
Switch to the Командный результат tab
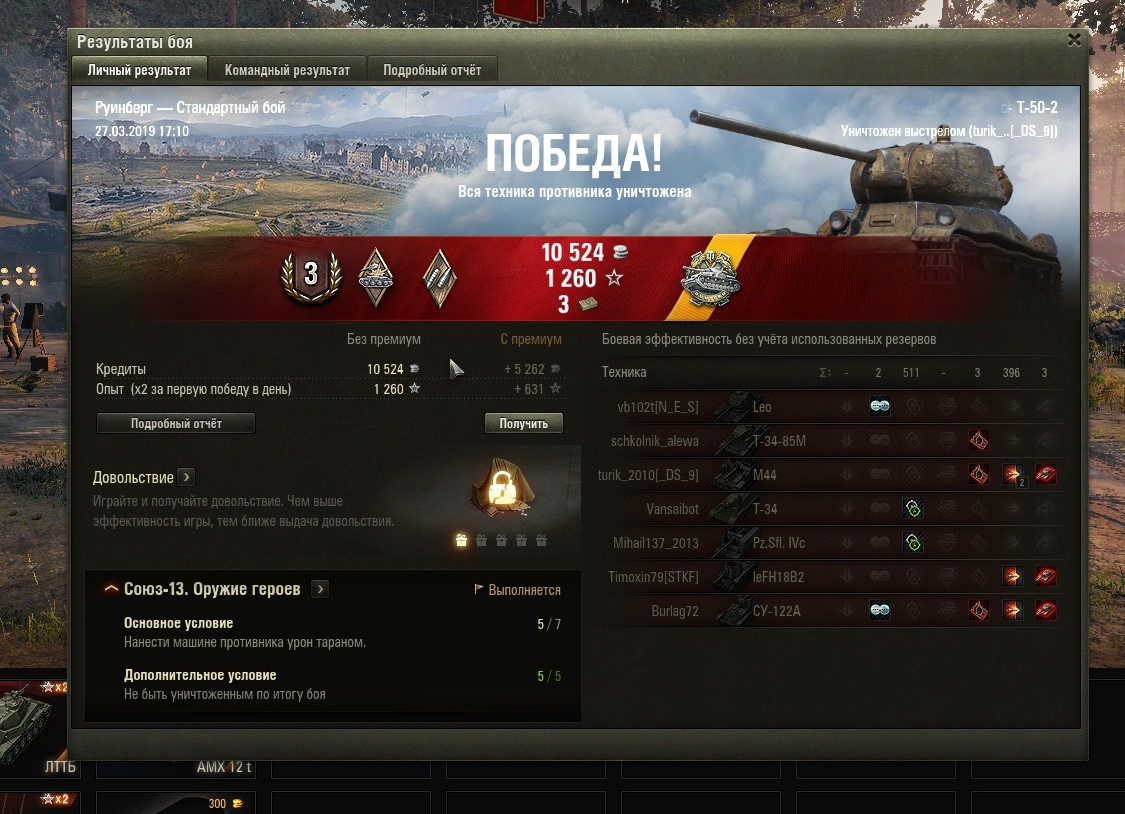pos(287,70)
